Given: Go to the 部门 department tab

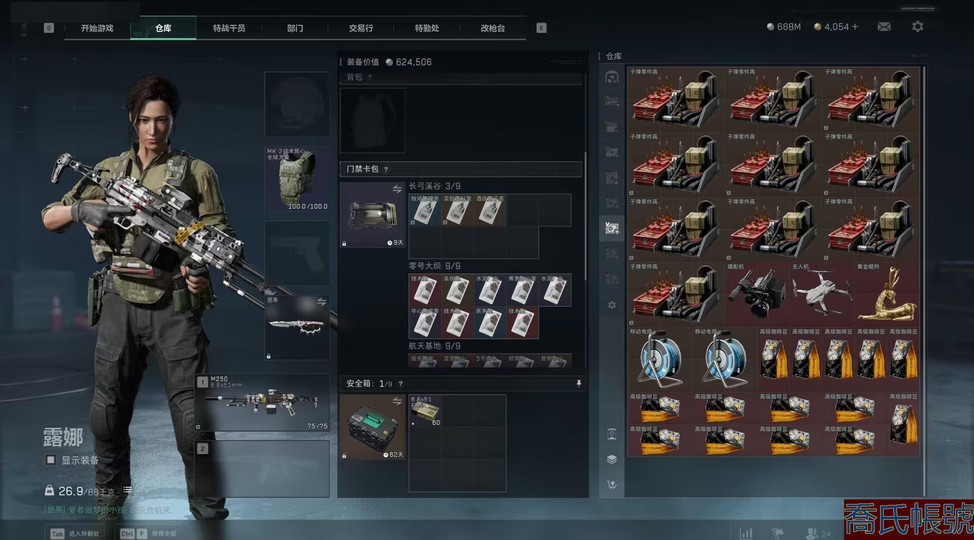Looking at the screenshot, I should [x=295, y=28].
